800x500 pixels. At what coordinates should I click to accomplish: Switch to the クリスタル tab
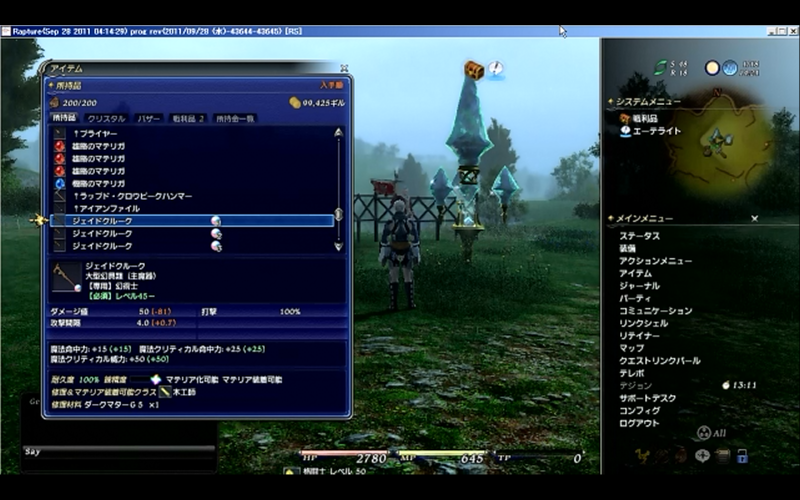coord(106,118)
